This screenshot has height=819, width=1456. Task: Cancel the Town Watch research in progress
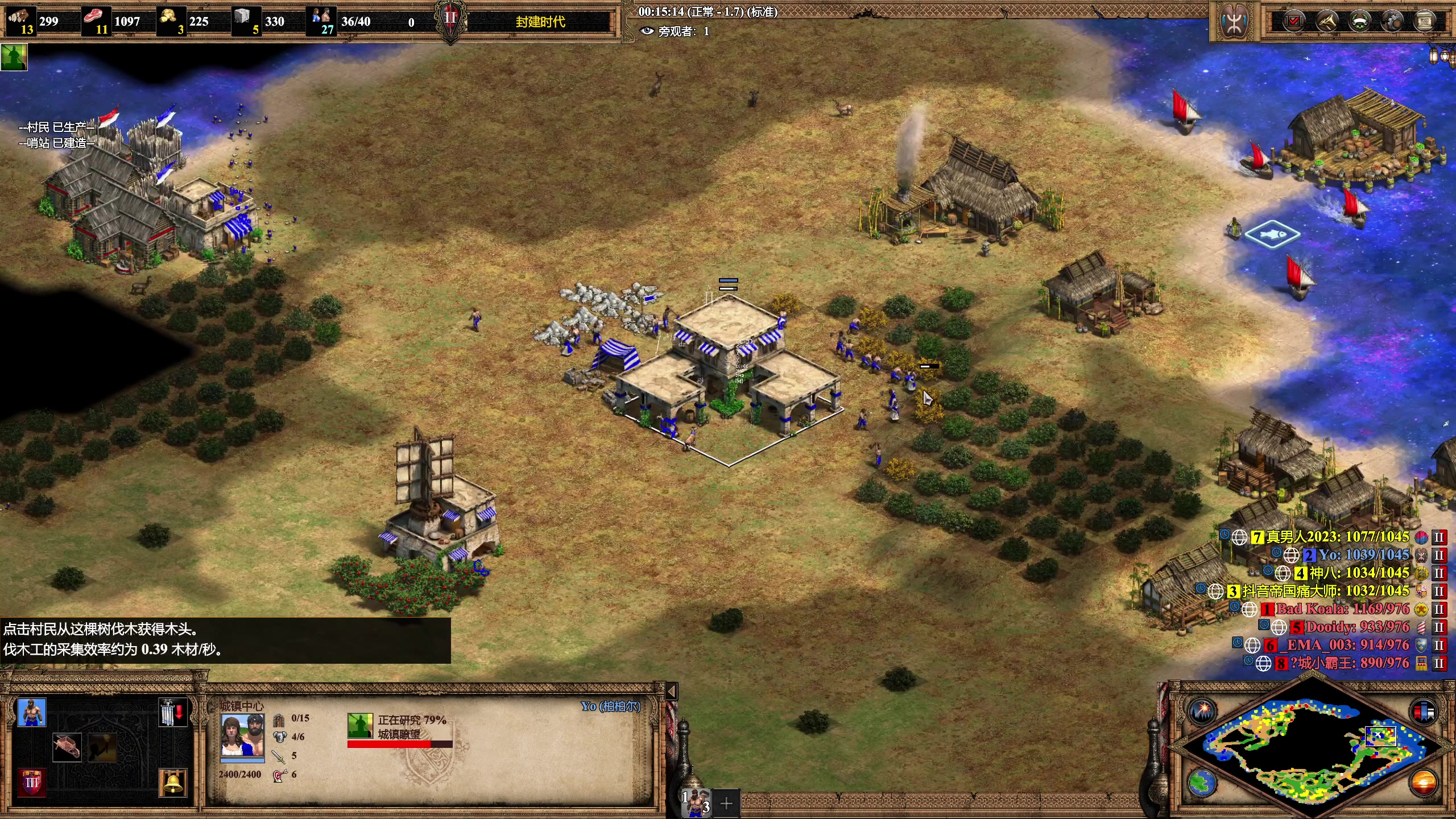click(x=360, y=726)
